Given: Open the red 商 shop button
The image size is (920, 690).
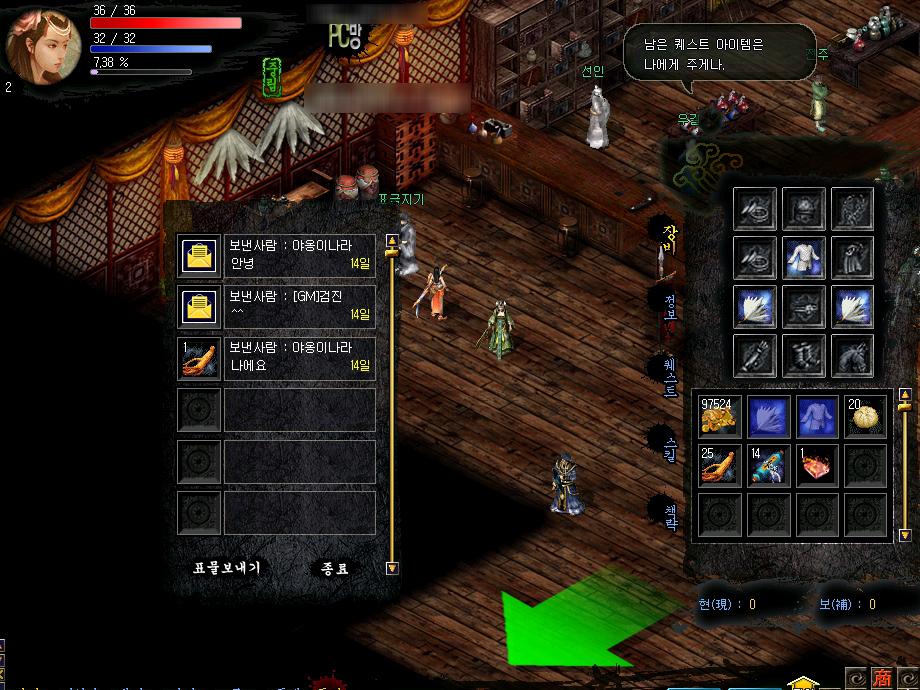Looking at the screenshot, I should (882, 677).
